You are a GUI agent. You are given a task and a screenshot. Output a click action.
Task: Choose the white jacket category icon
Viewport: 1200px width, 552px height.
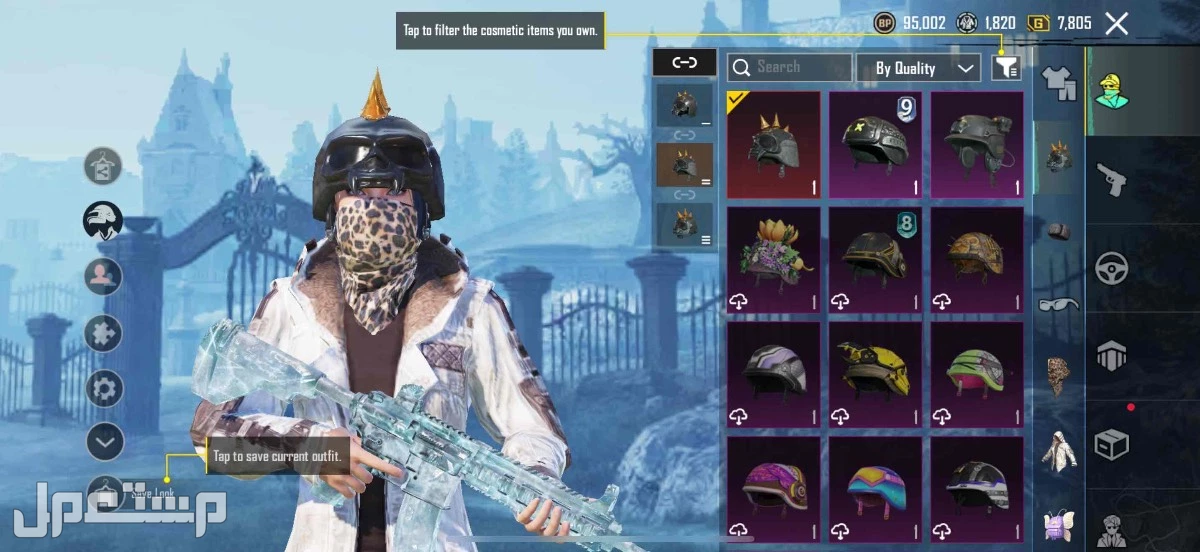1059,449
